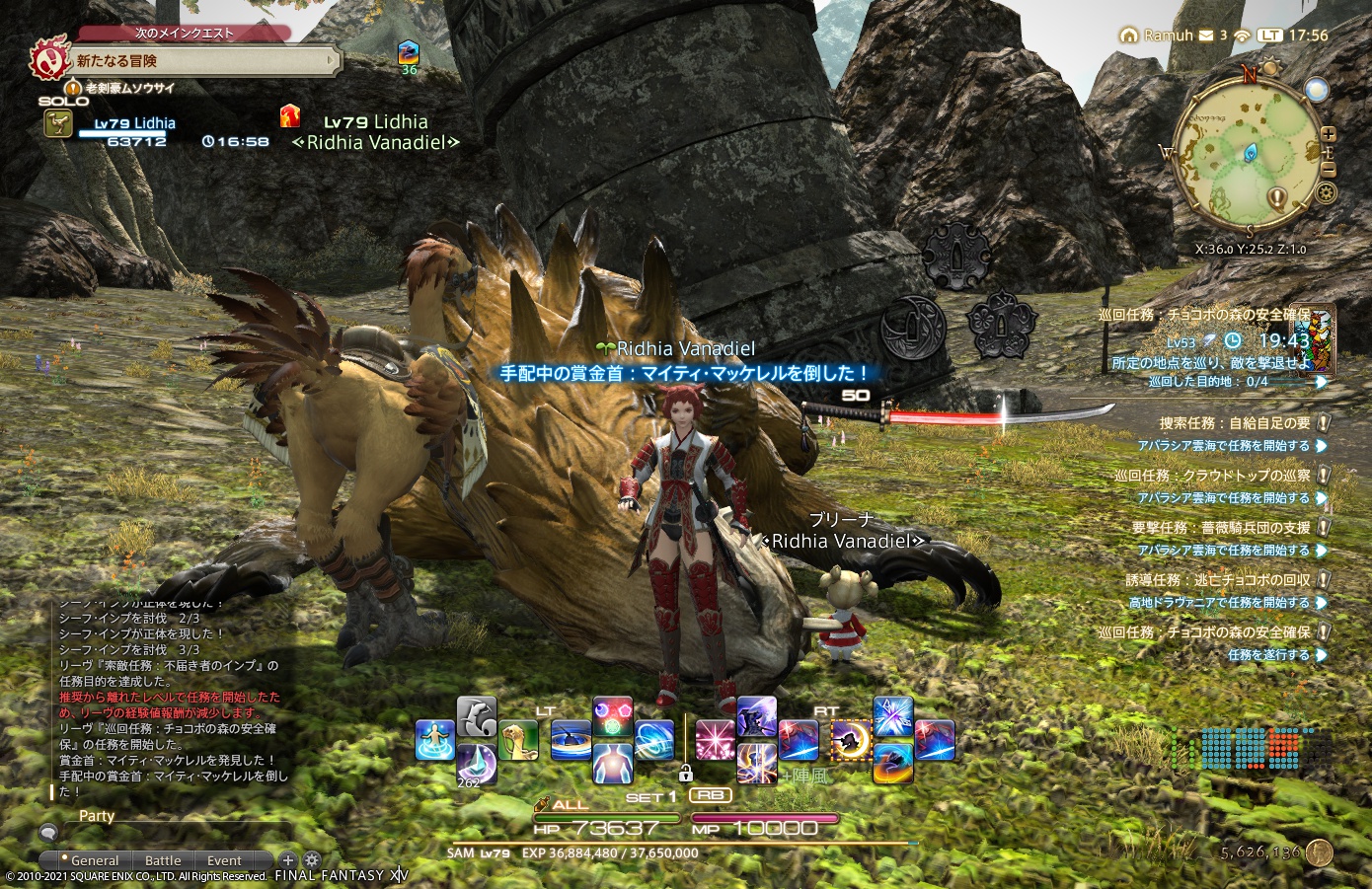This screenshot has width=1372, height=889.
Task: Use the Meditate action icon near LT
Action: (572, 738)
